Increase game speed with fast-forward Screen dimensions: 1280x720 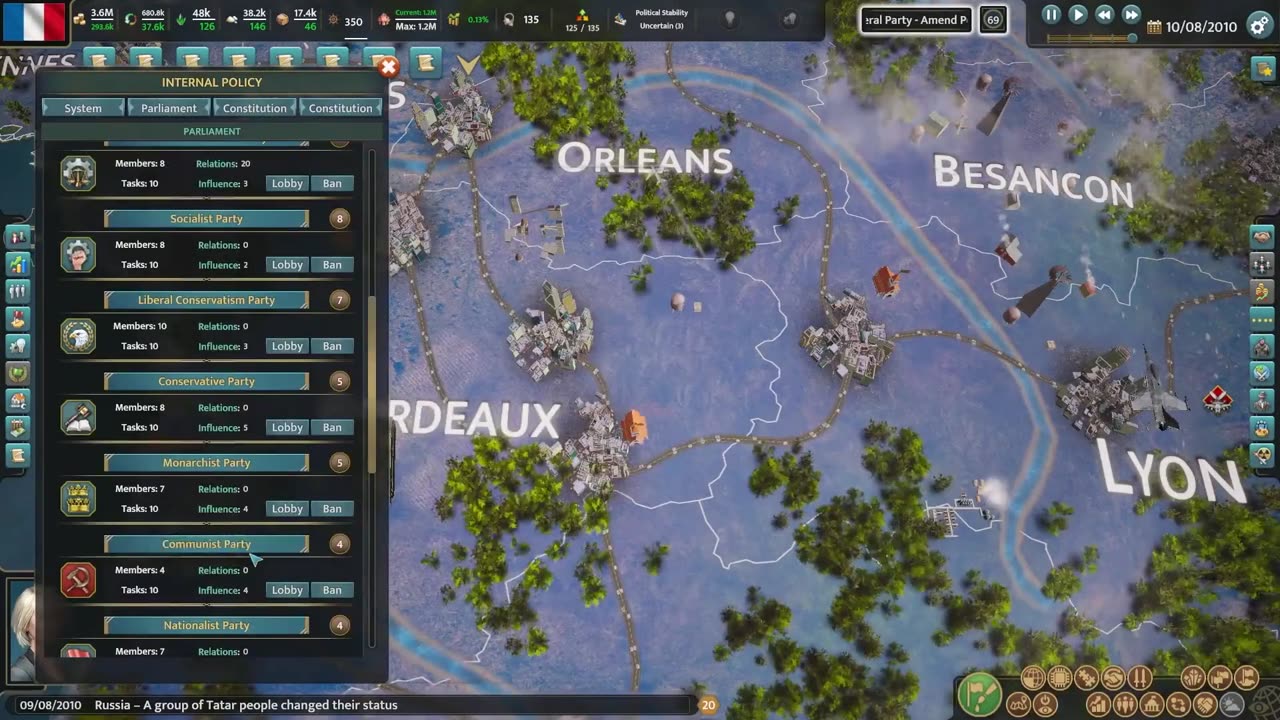tap(1131, 15)
